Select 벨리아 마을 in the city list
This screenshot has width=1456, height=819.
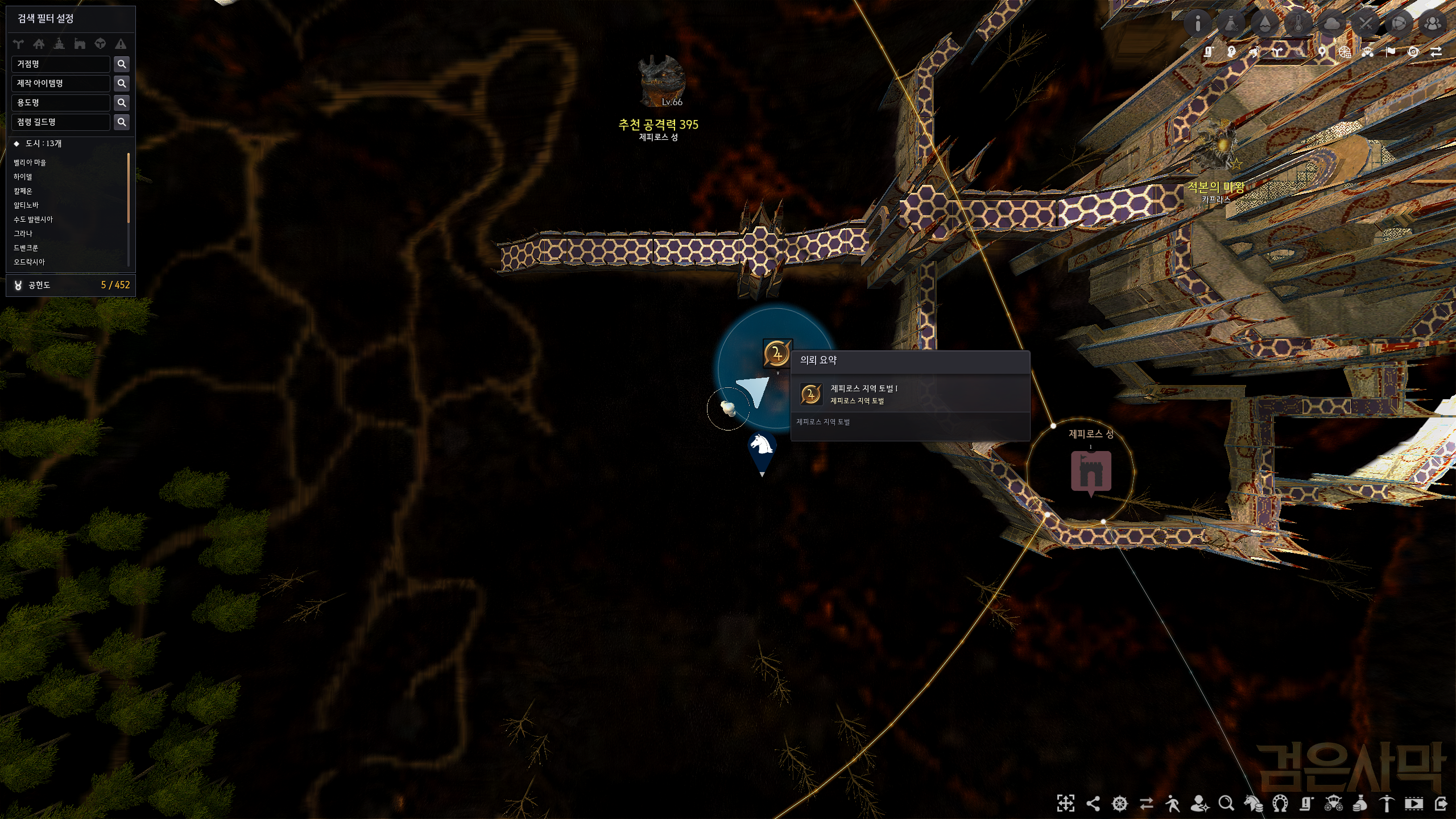click(x=30, y=163)
